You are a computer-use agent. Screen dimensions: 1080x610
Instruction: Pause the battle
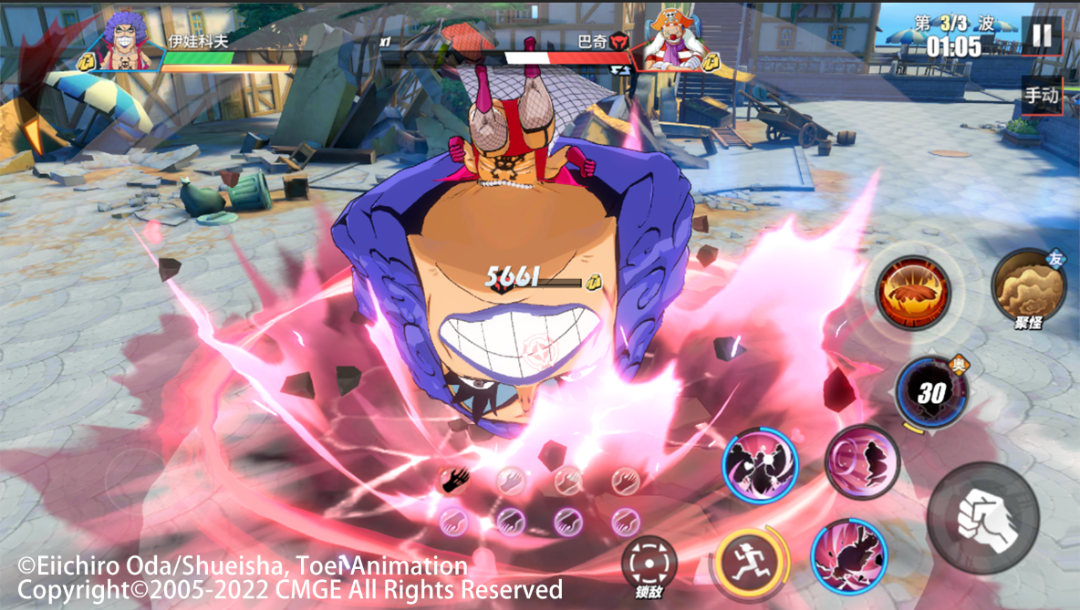pyautogui.click(x=1041, y=36)
